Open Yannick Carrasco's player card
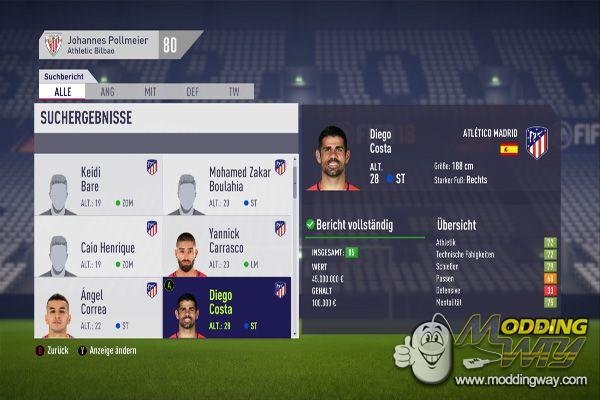The image size is (600, 400). tap(226, 247)
